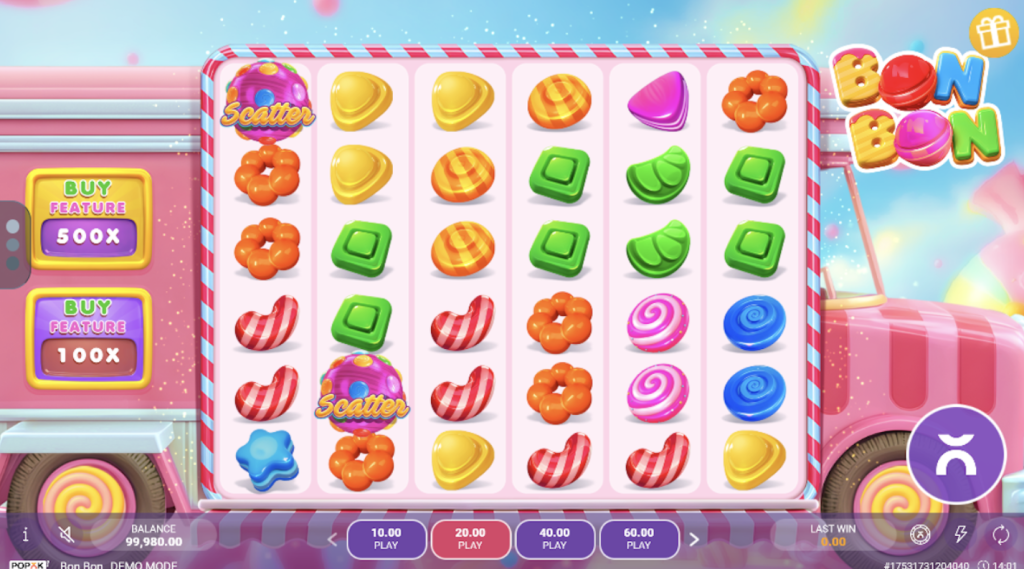
Task: Buy the 100X feature
Action: [89, 337]
